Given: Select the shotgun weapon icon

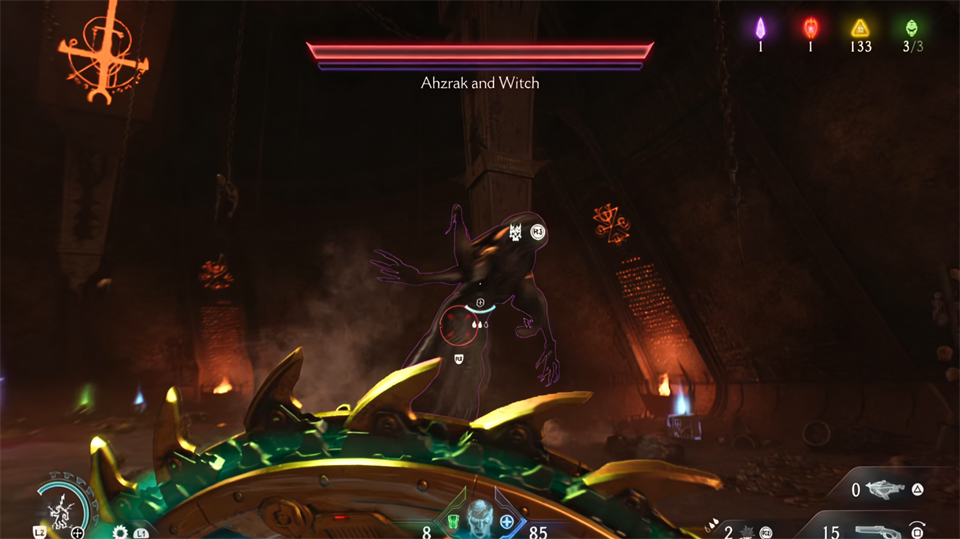Looking at the screenshot, I should tap(877, 531).
